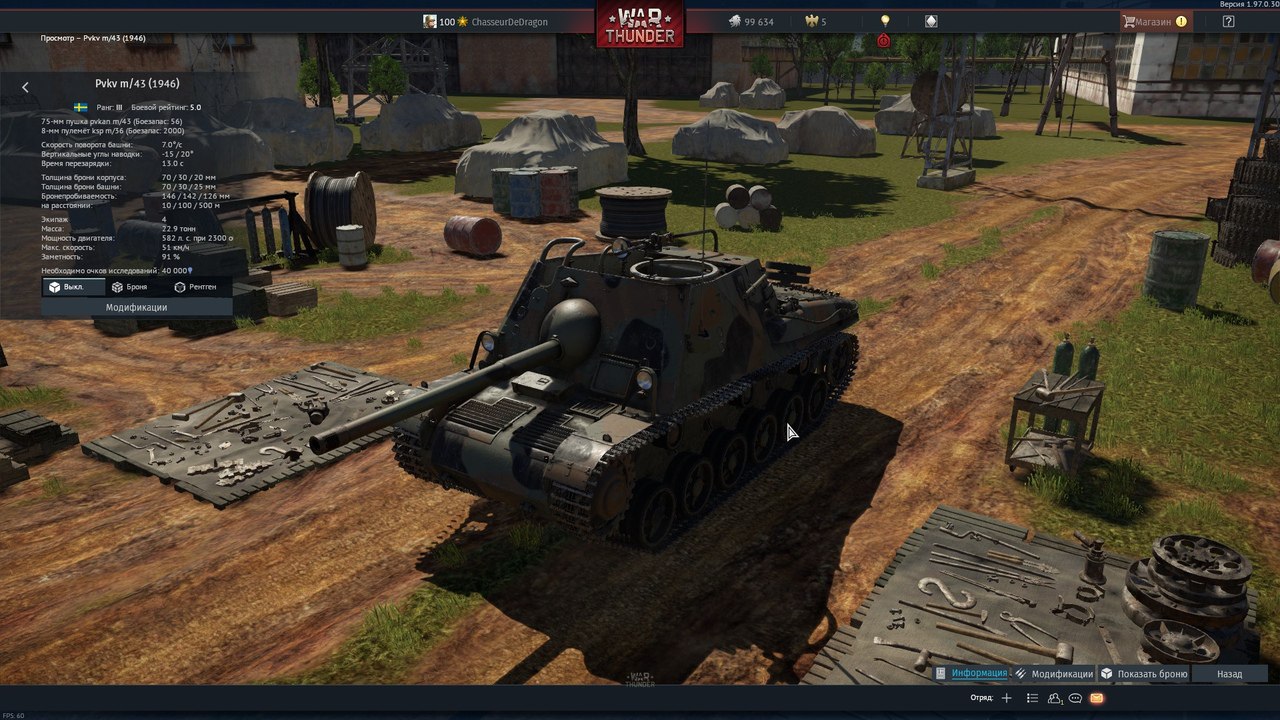Viewport: 1280px width, 720px height.
Task: Open the contacts people icon
Action: pos(1054,698)
